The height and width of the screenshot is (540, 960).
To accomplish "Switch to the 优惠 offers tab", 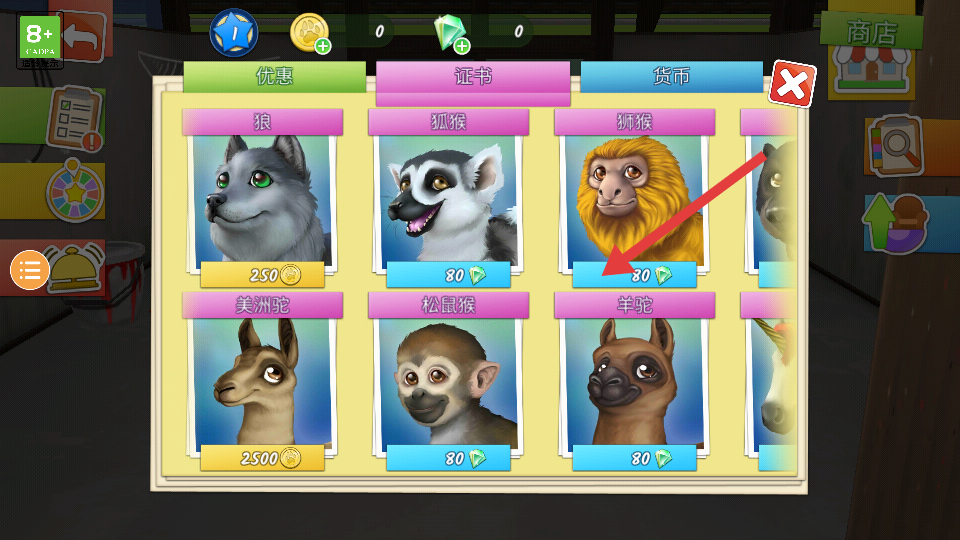I will pyautogui.click(x=274, y=77).
